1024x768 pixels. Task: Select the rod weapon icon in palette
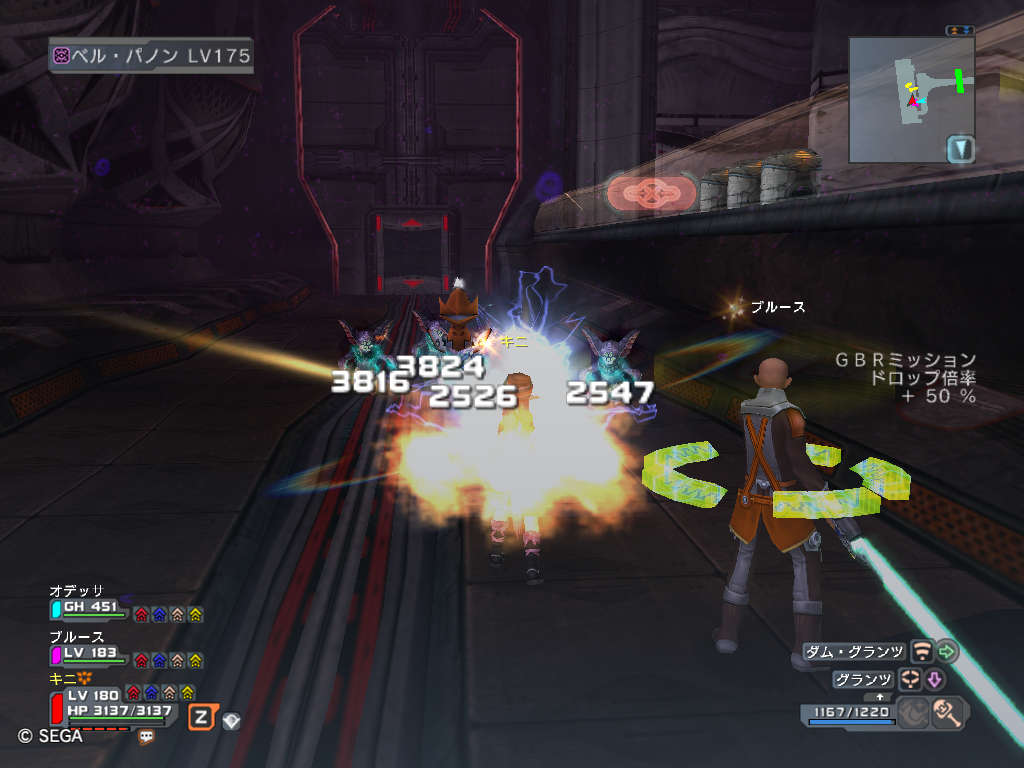(x=947, y=713)
